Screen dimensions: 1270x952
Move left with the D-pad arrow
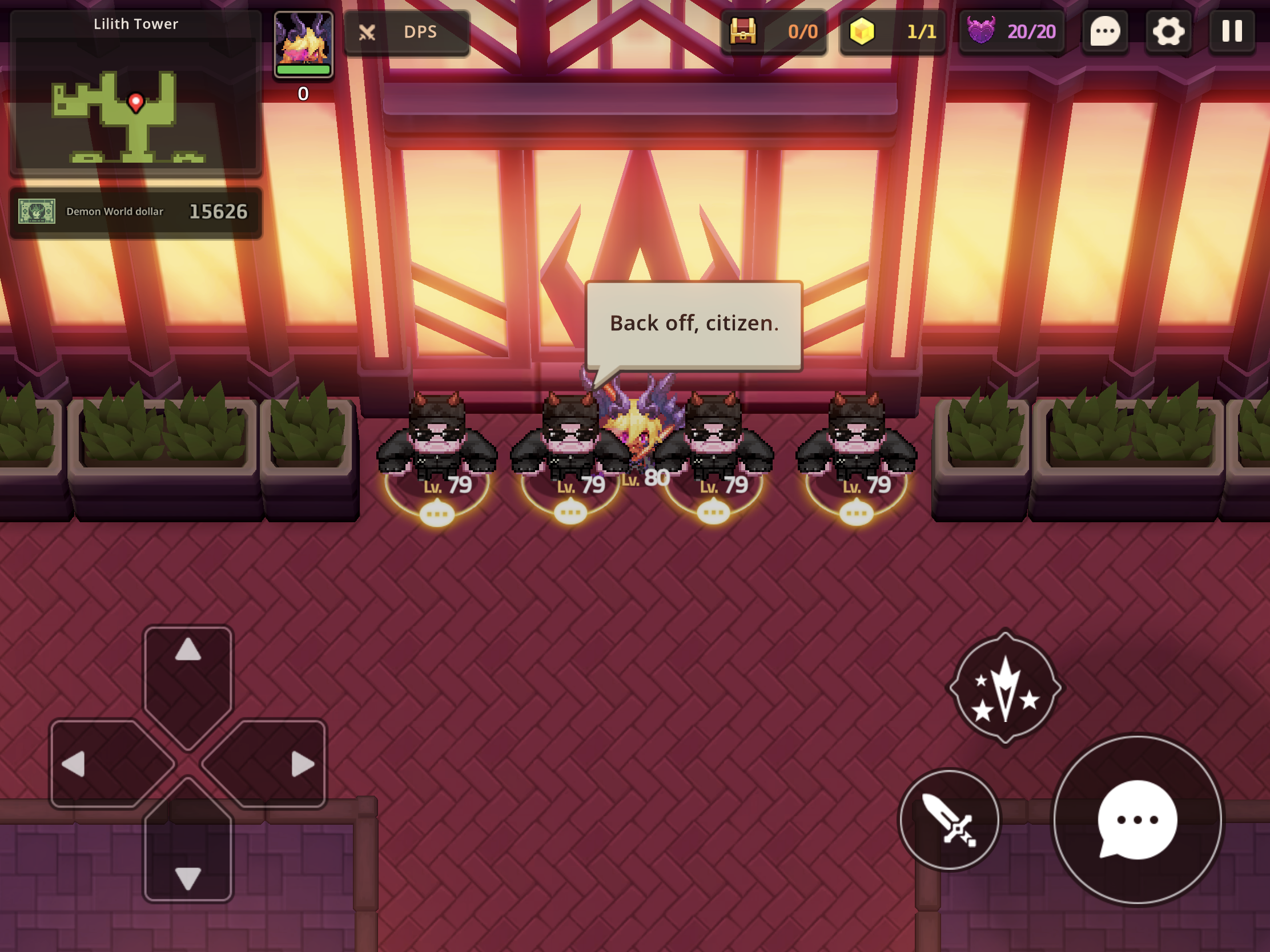[x=86, y=764]
